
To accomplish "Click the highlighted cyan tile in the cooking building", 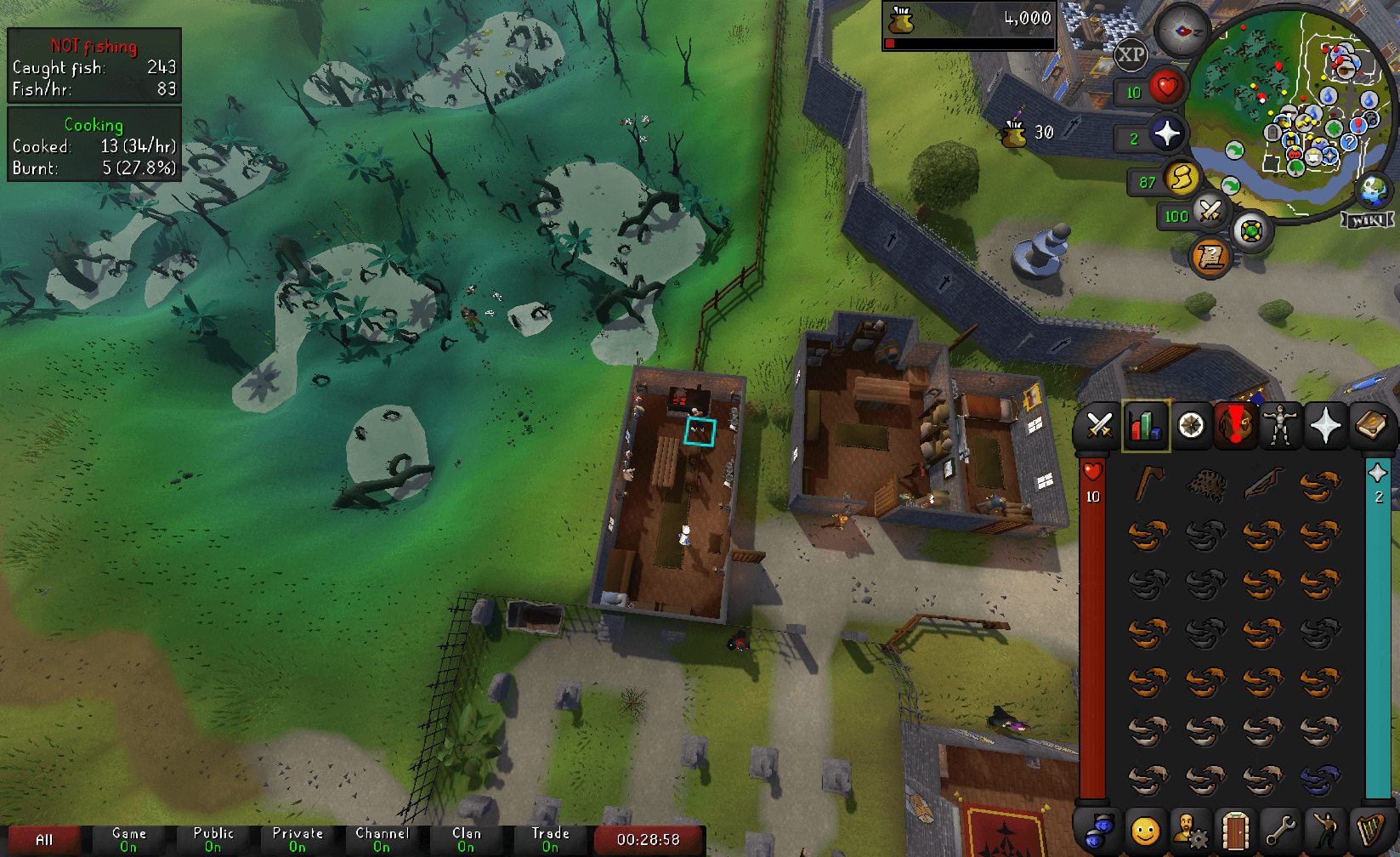I will [x=699, y=434].
